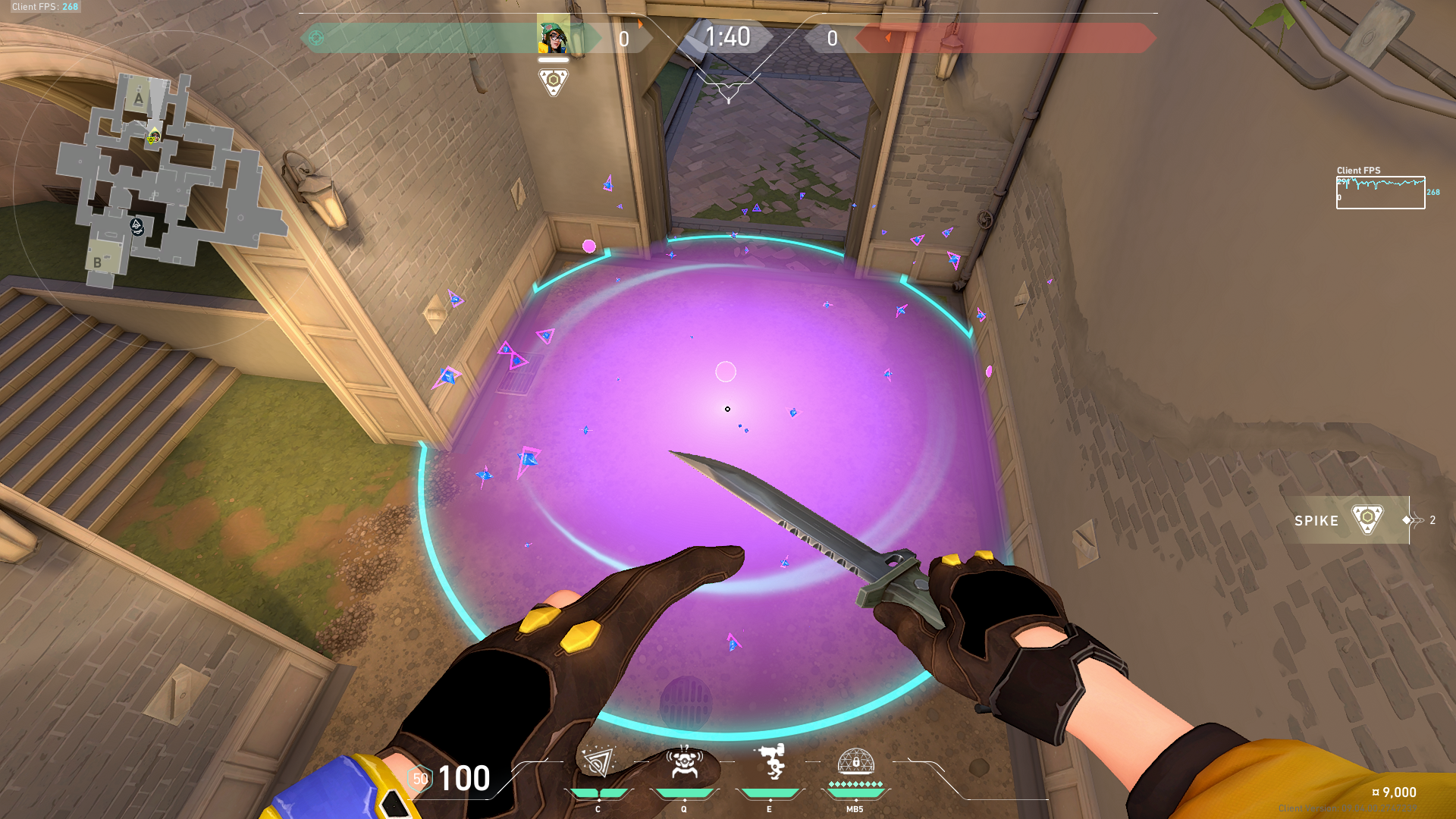This screenshot has height=819, width=1456.
Task: Click the 9,000 credits display
Action: point(1397,791)
